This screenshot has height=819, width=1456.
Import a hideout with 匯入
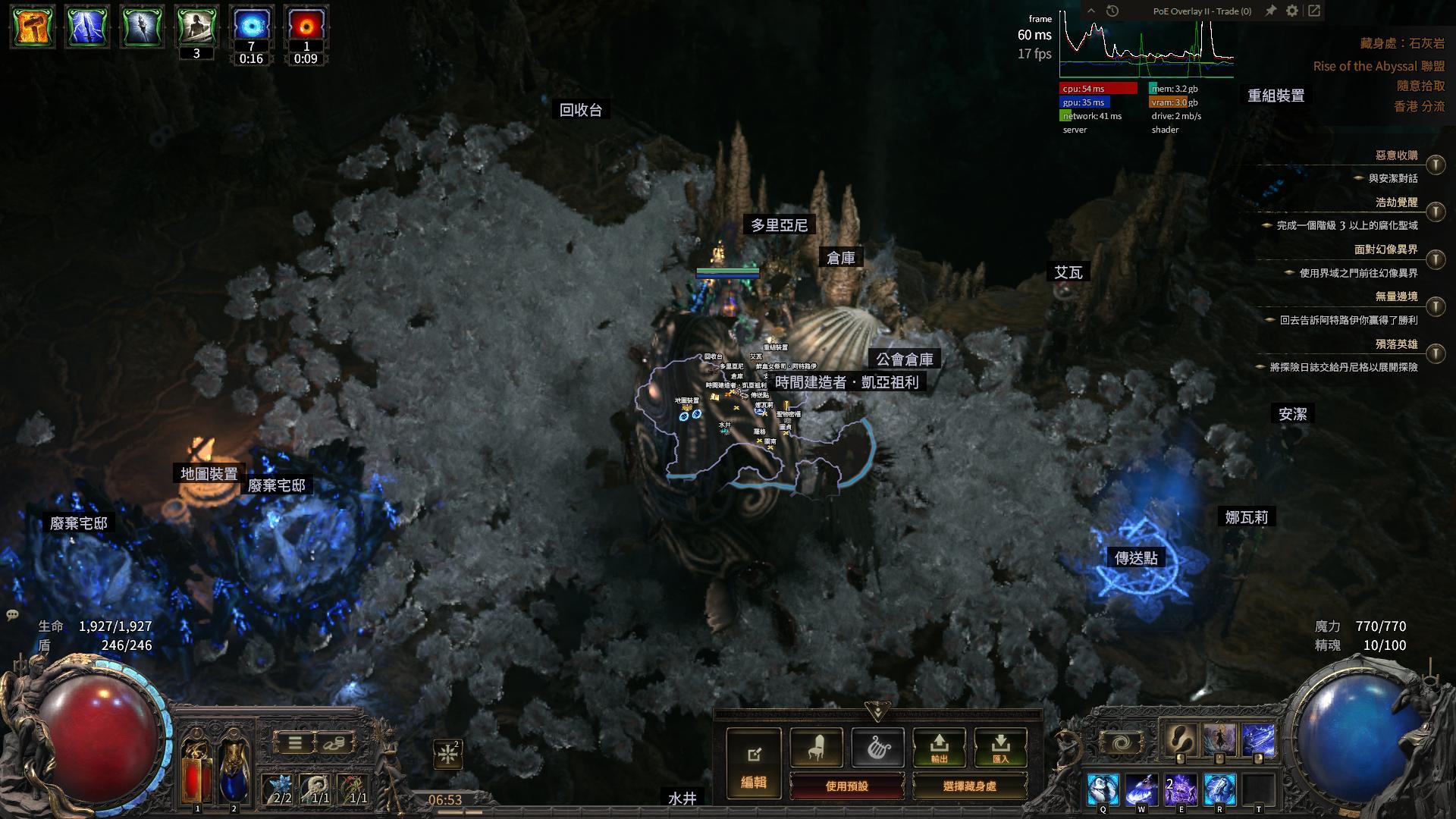tap(1000, 748)
